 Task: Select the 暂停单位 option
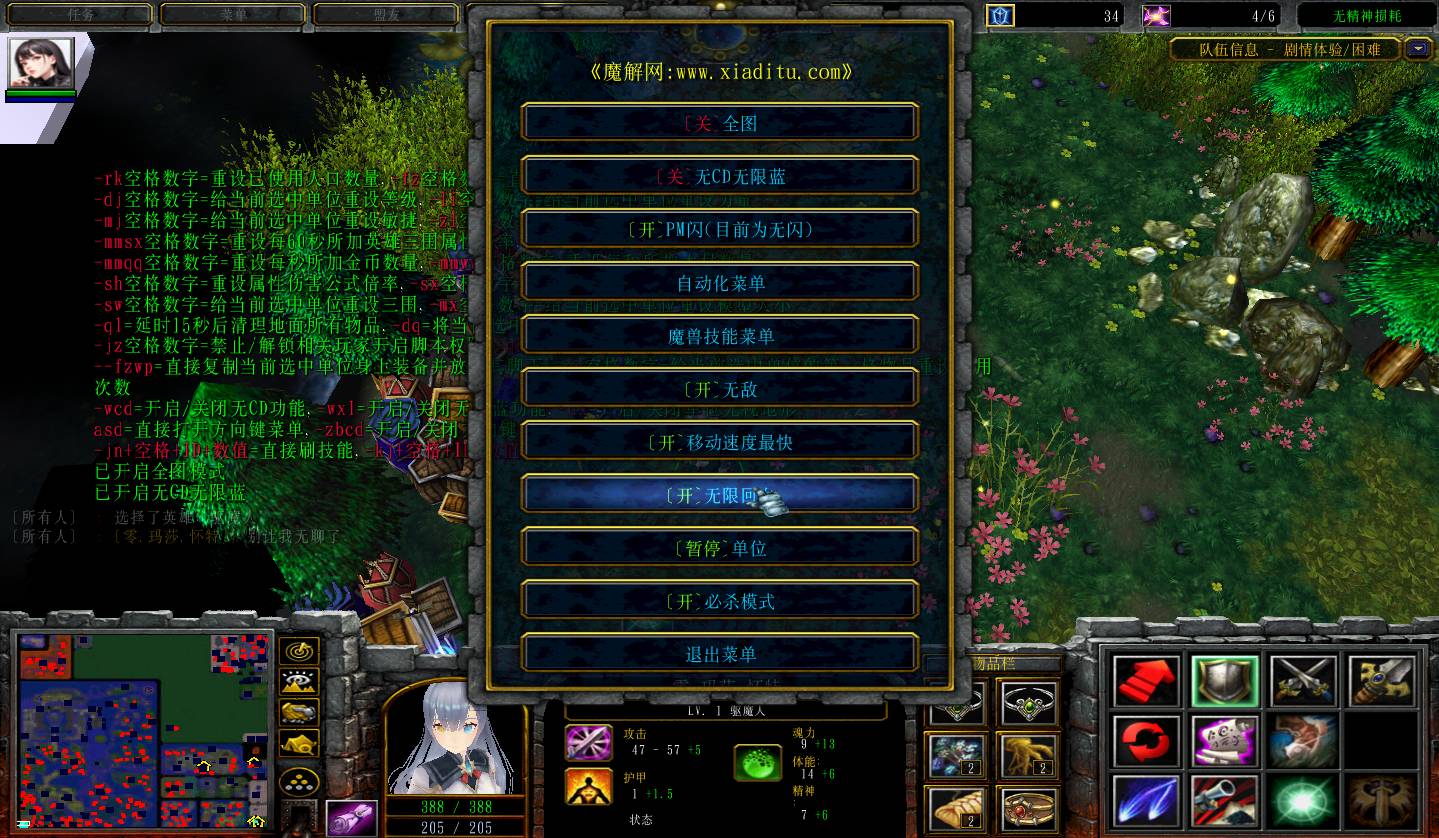720,548
